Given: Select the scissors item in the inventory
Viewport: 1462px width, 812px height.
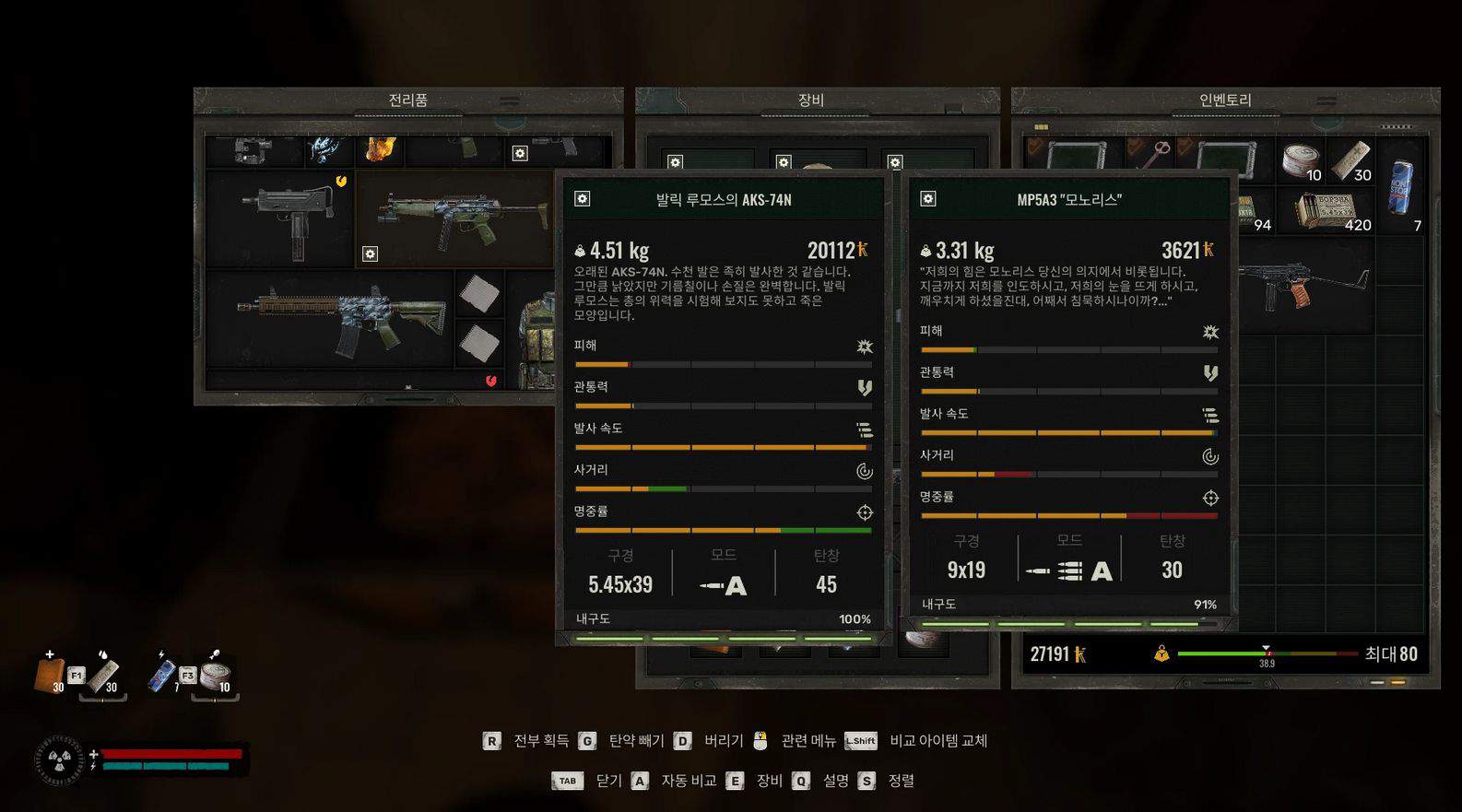Looking at the screenshot, I should 1155,155.
